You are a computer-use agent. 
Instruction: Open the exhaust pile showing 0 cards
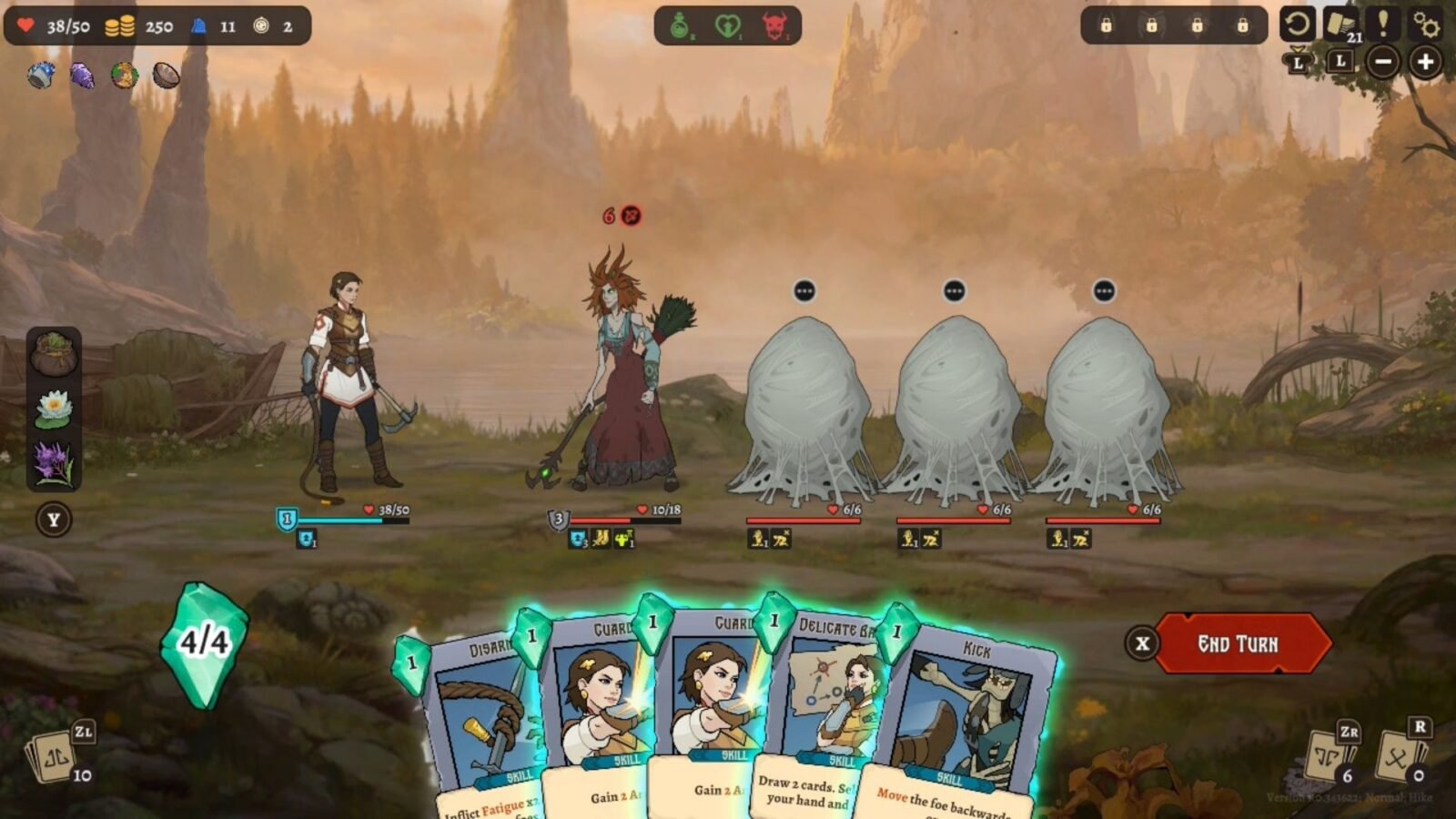click(1400, 755)
